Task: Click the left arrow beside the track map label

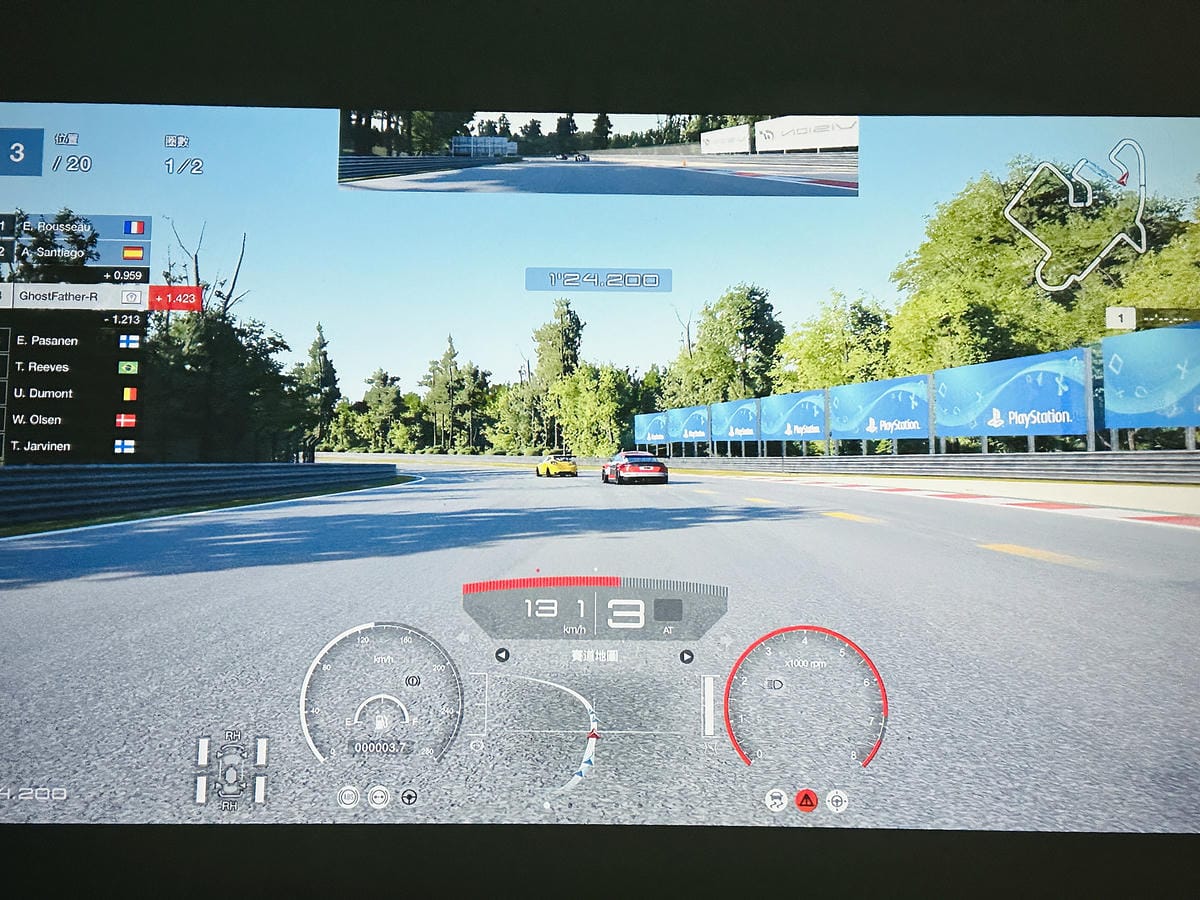Action: (x=502, y=656)
